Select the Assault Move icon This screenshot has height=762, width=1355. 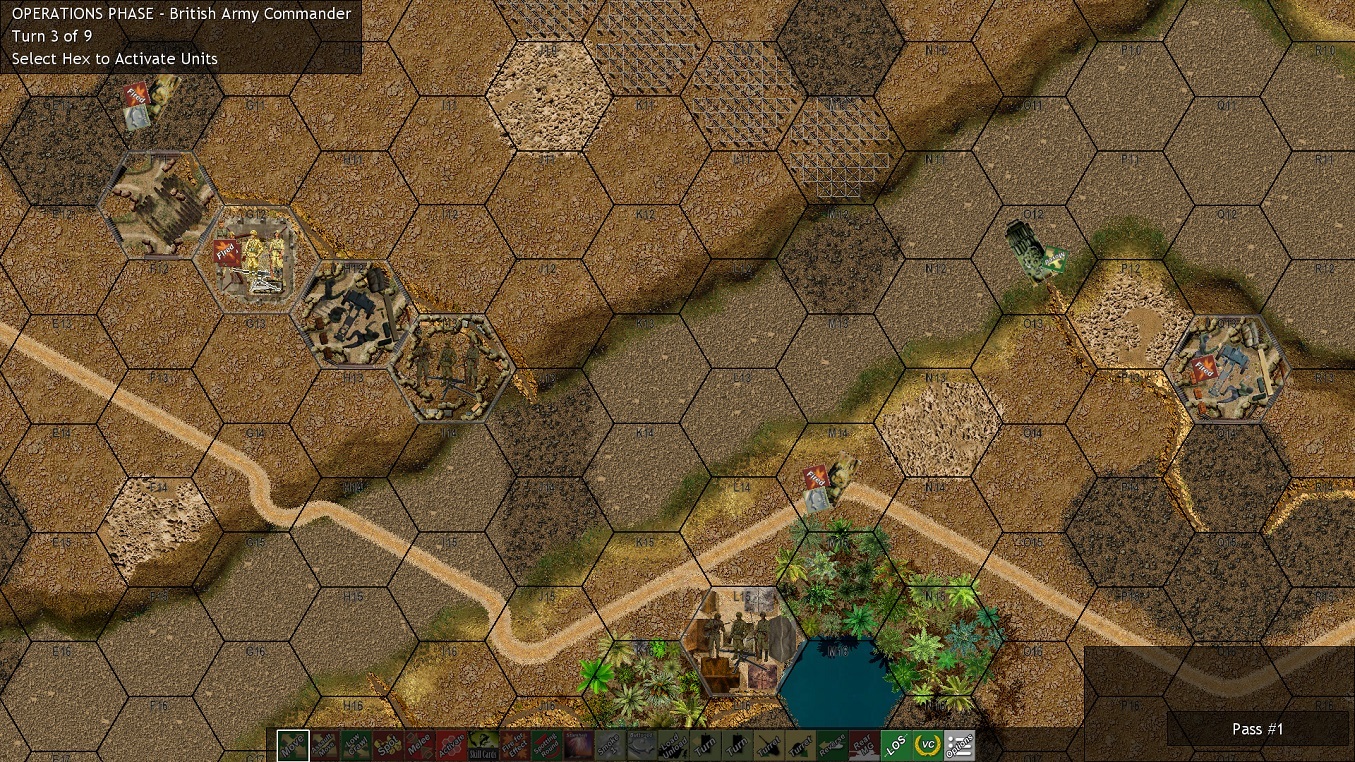pos(324,745)
